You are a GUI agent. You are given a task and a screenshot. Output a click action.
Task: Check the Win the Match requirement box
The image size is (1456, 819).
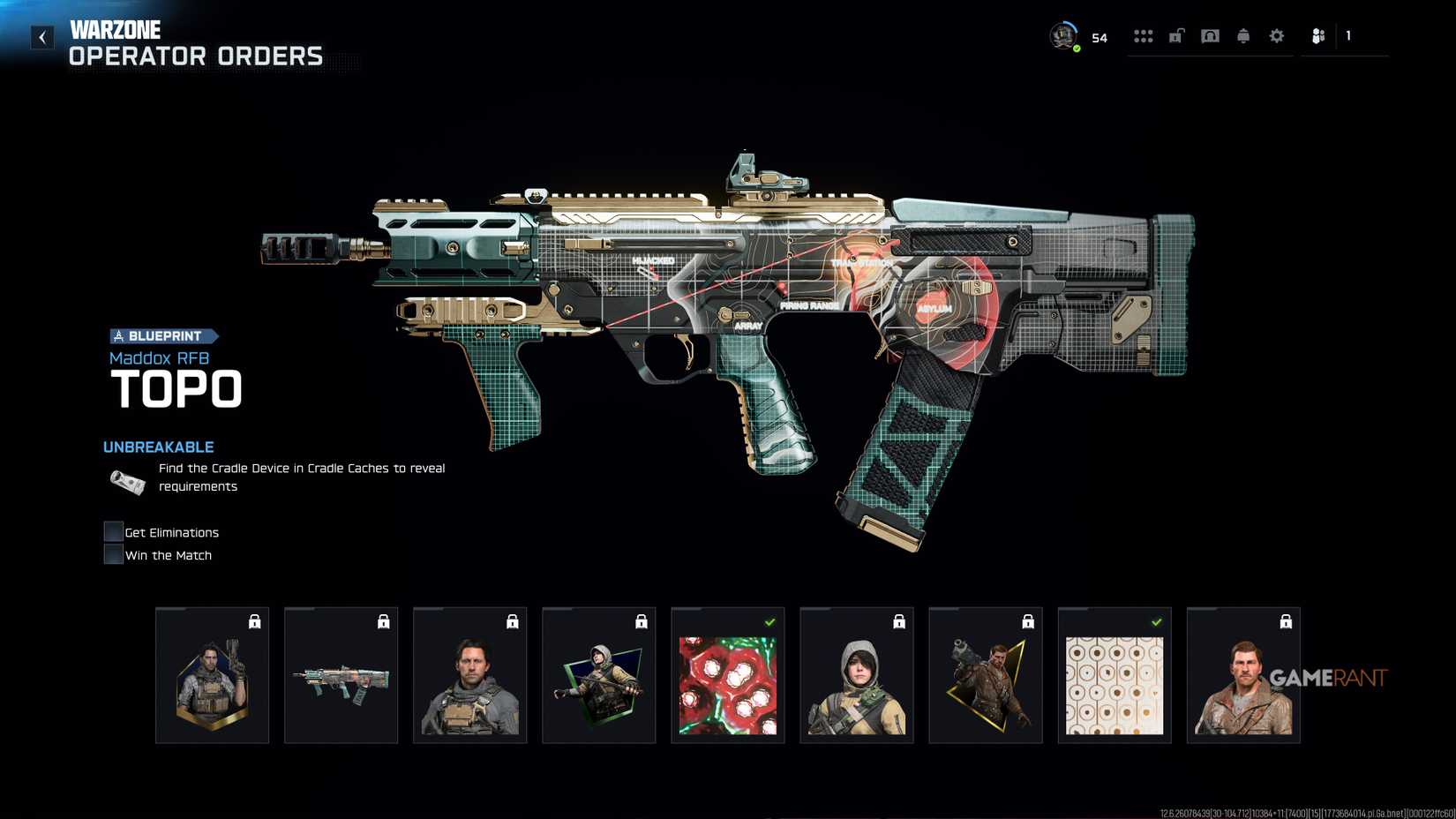point(112,553)
